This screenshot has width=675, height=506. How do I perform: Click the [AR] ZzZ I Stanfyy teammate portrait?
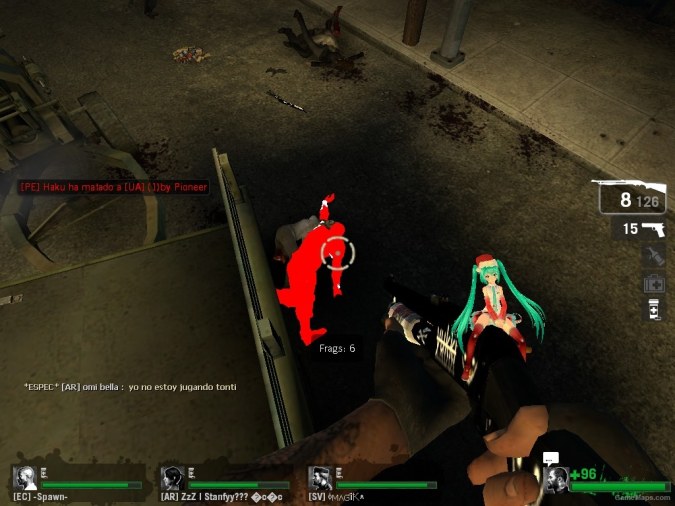(x=172, y=478)
